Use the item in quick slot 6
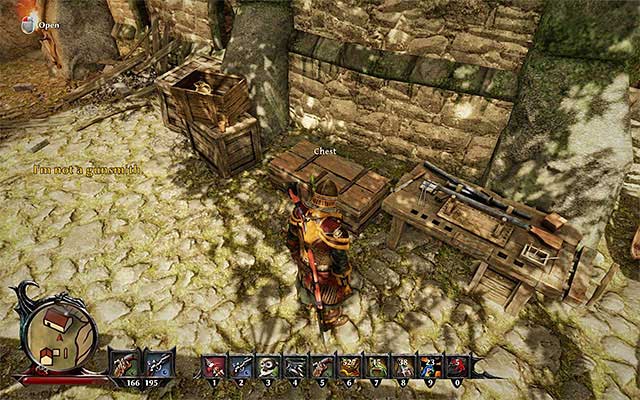This screenshot has width=640, height=400. 350,367
